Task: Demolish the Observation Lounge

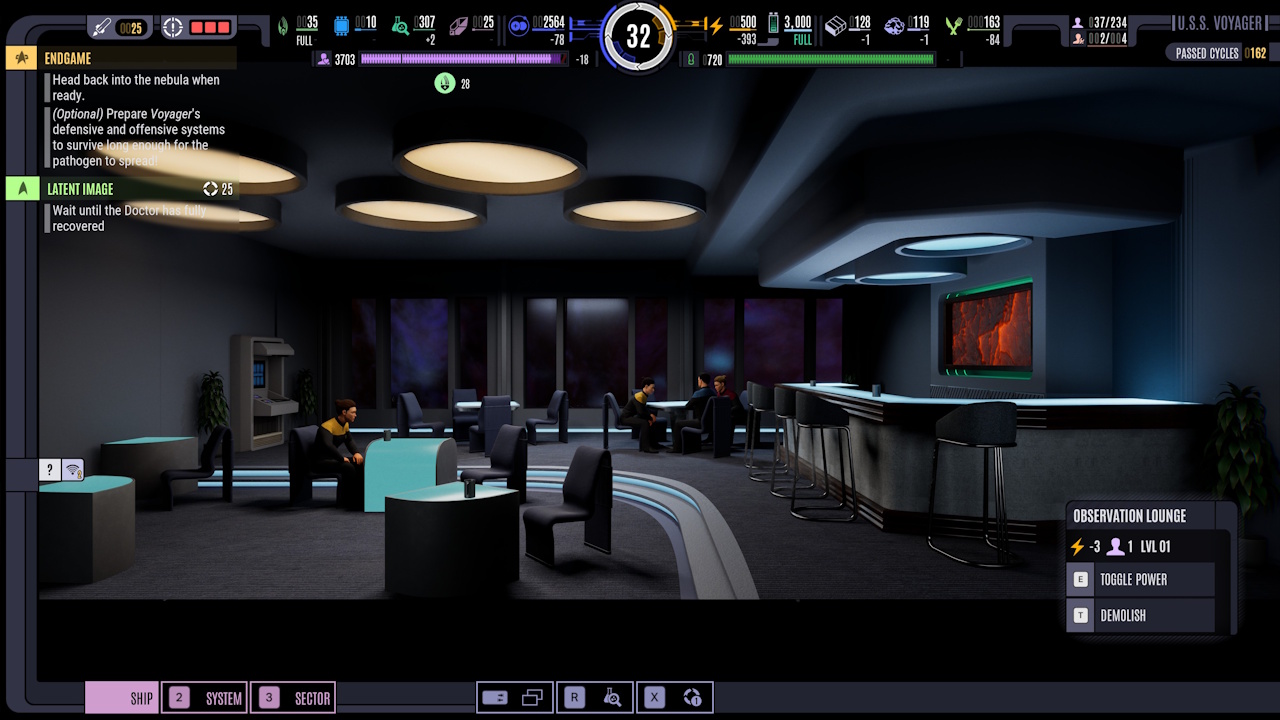Action: click(1140, 615)
